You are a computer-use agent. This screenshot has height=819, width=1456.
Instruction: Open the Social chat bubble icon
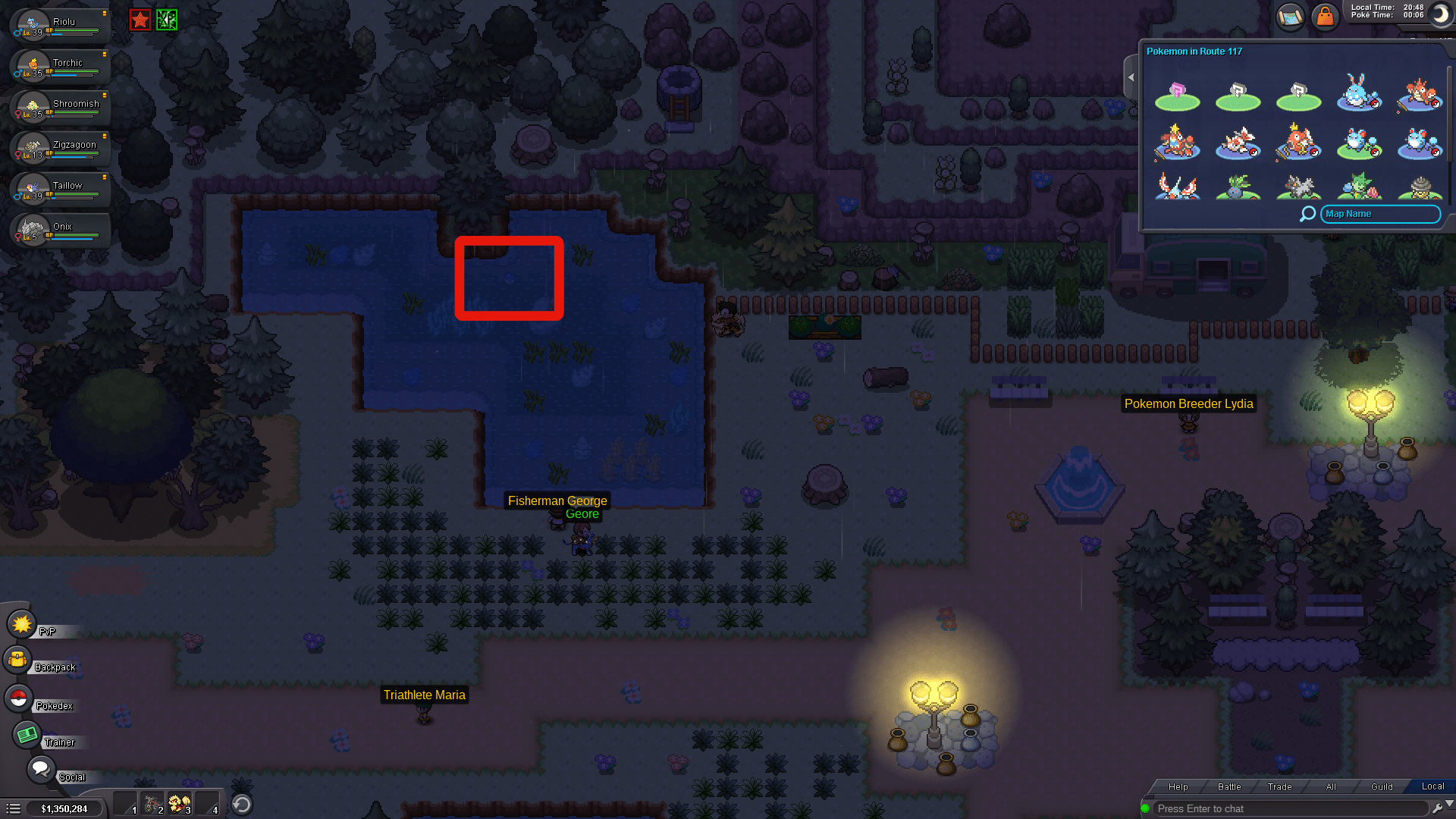42,768
